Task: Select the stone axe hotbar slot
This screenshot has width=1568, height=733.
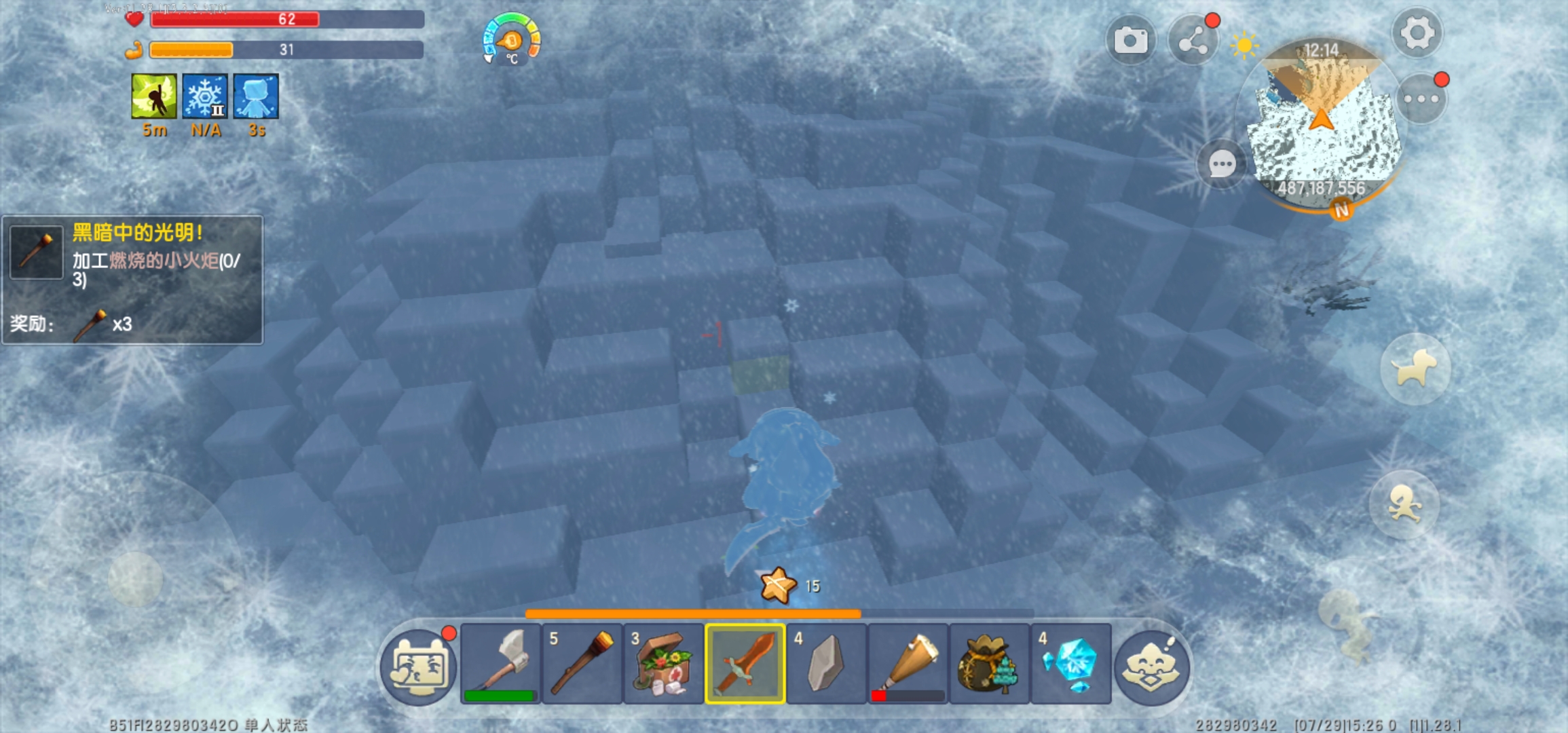Action: pyautogui.click(x=500, y=663)
